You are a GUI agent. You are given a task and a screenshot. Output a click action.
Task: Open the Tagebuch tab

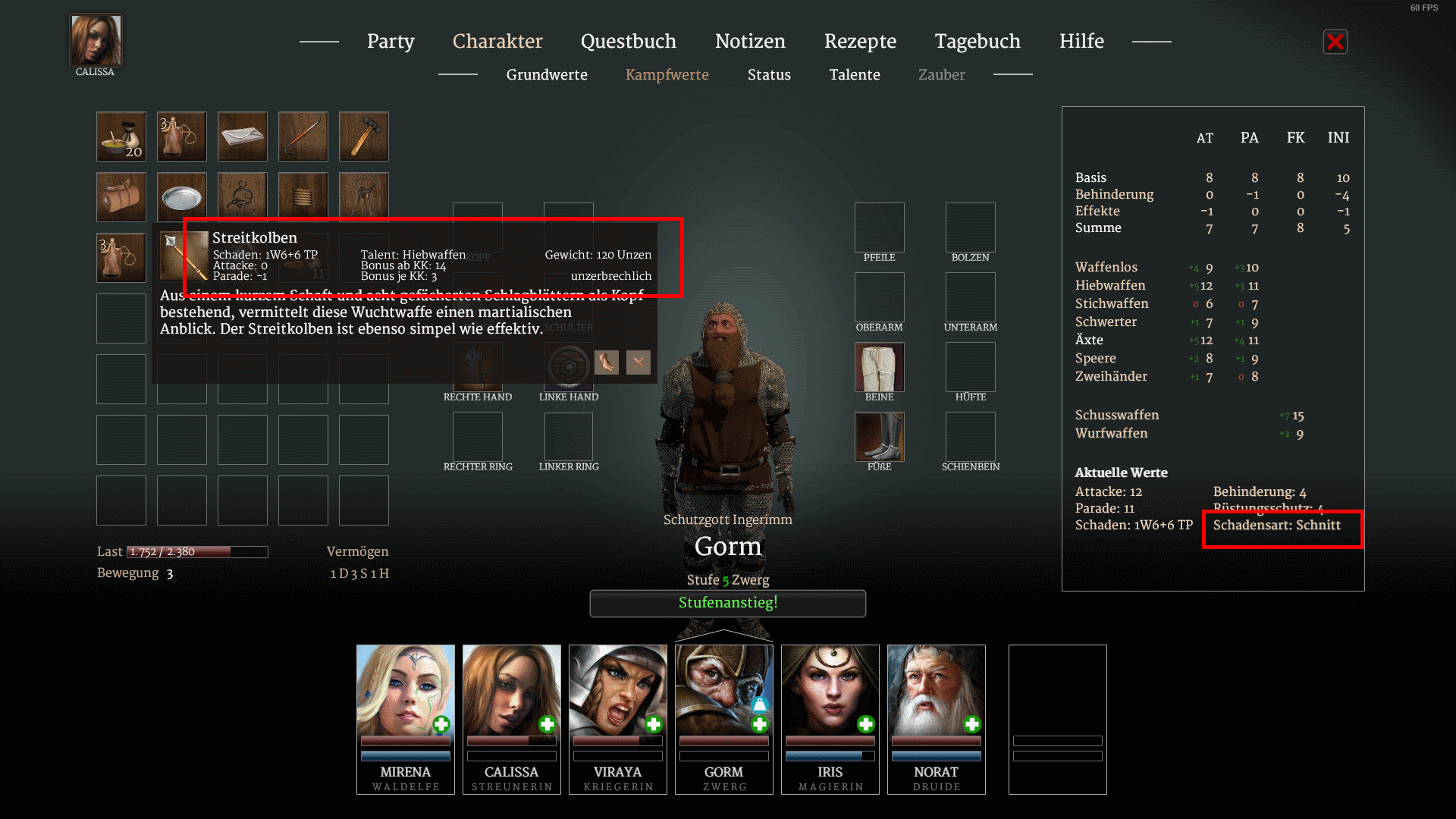click(x=977, y=41)
